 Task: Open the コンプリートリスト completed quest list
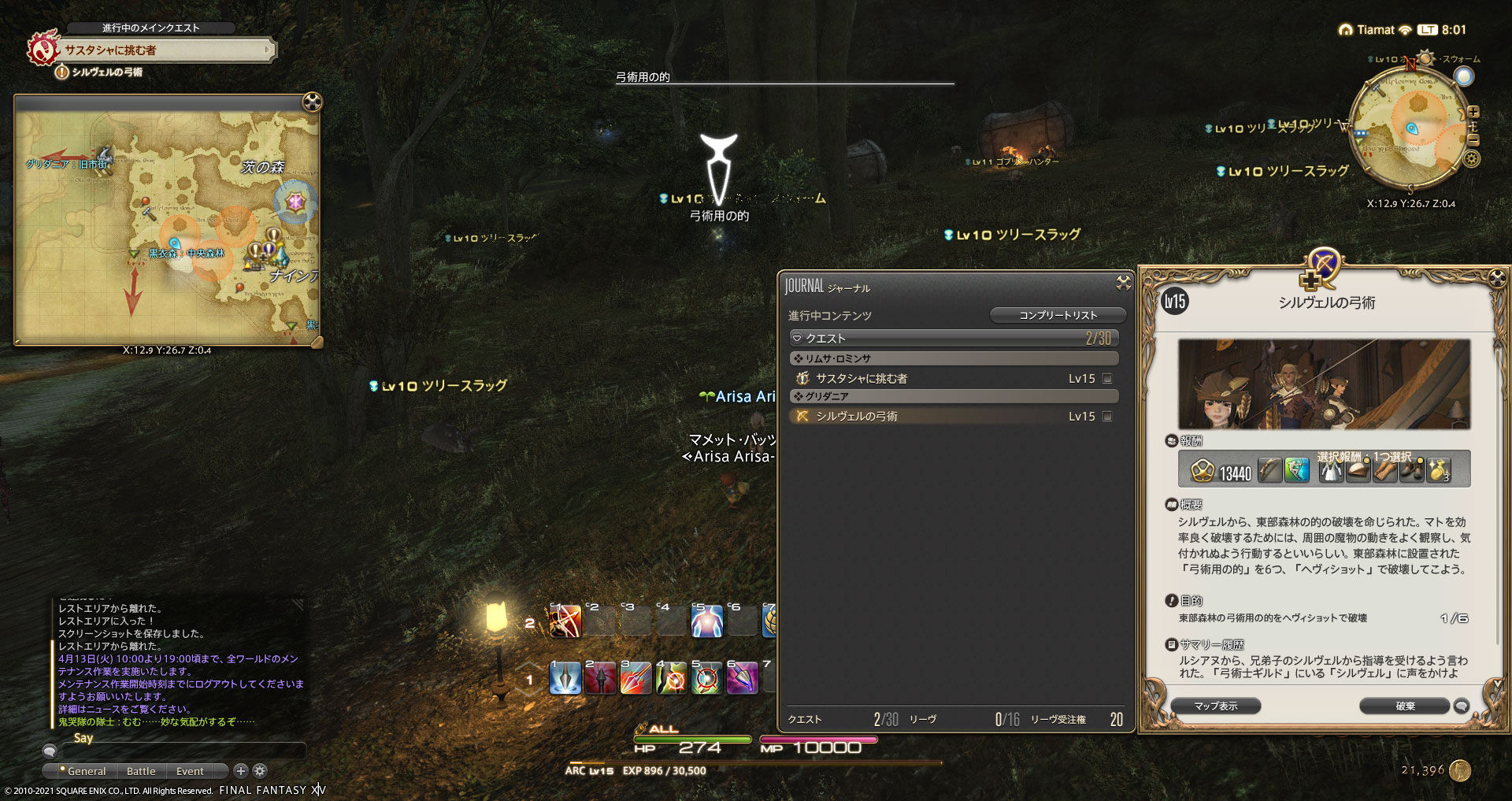[1058, 315]
